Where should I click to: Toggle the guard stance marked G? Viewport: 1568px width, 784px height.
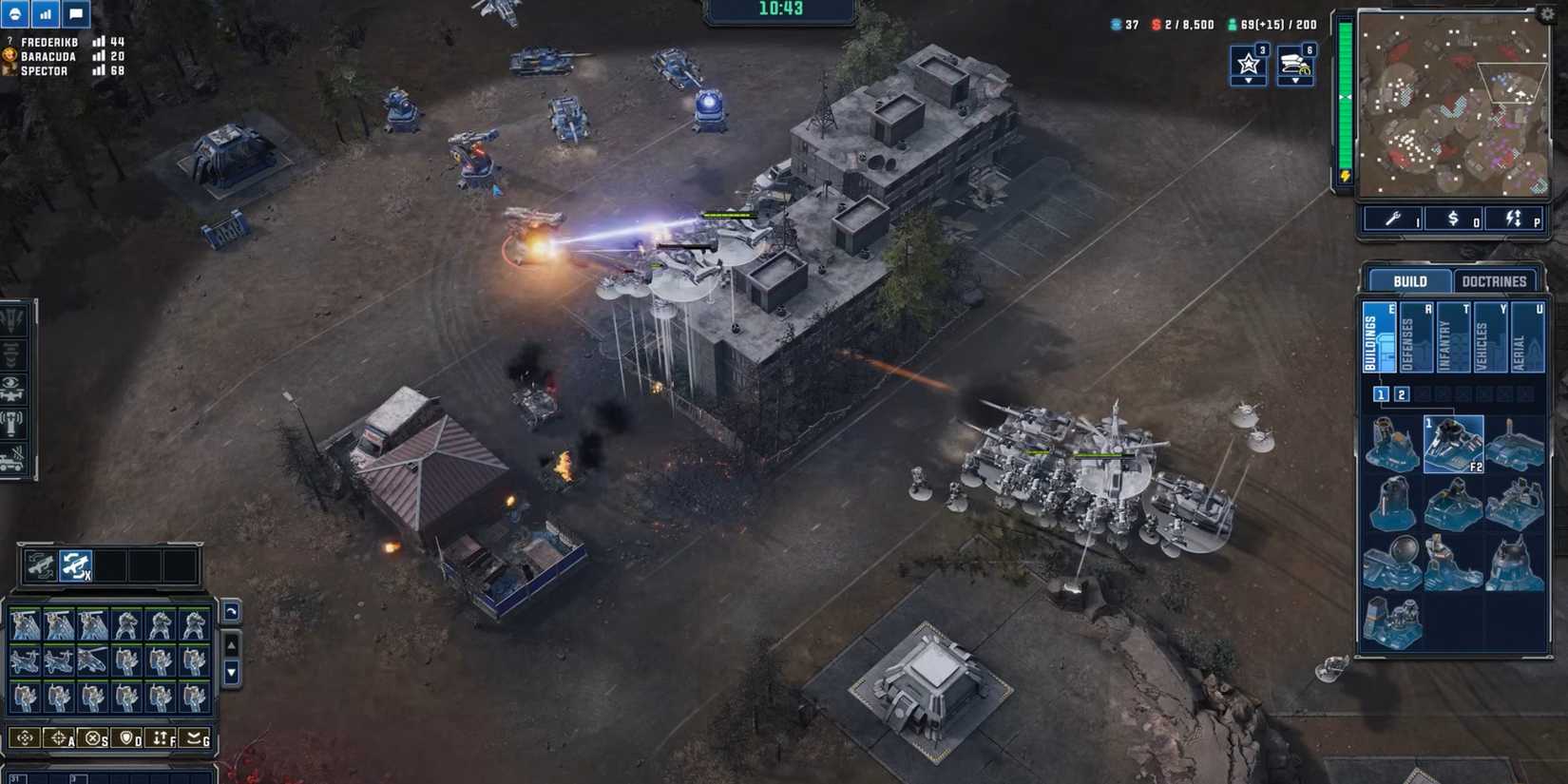click(195, 739)
